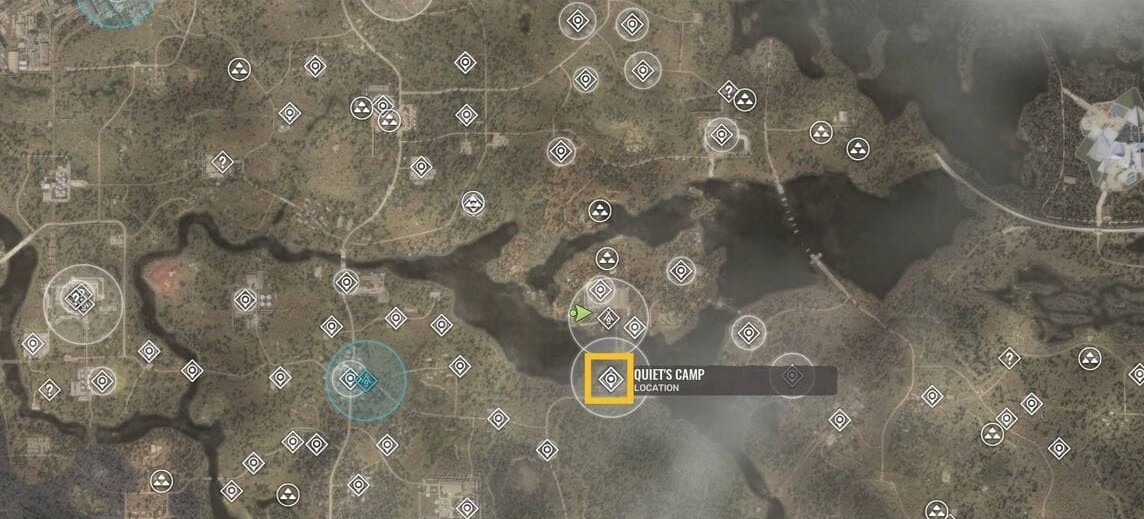Select the dimmed marker under the Quiet's Camp label
Viewport: 1144px width, 519px height.
(793, 376)
